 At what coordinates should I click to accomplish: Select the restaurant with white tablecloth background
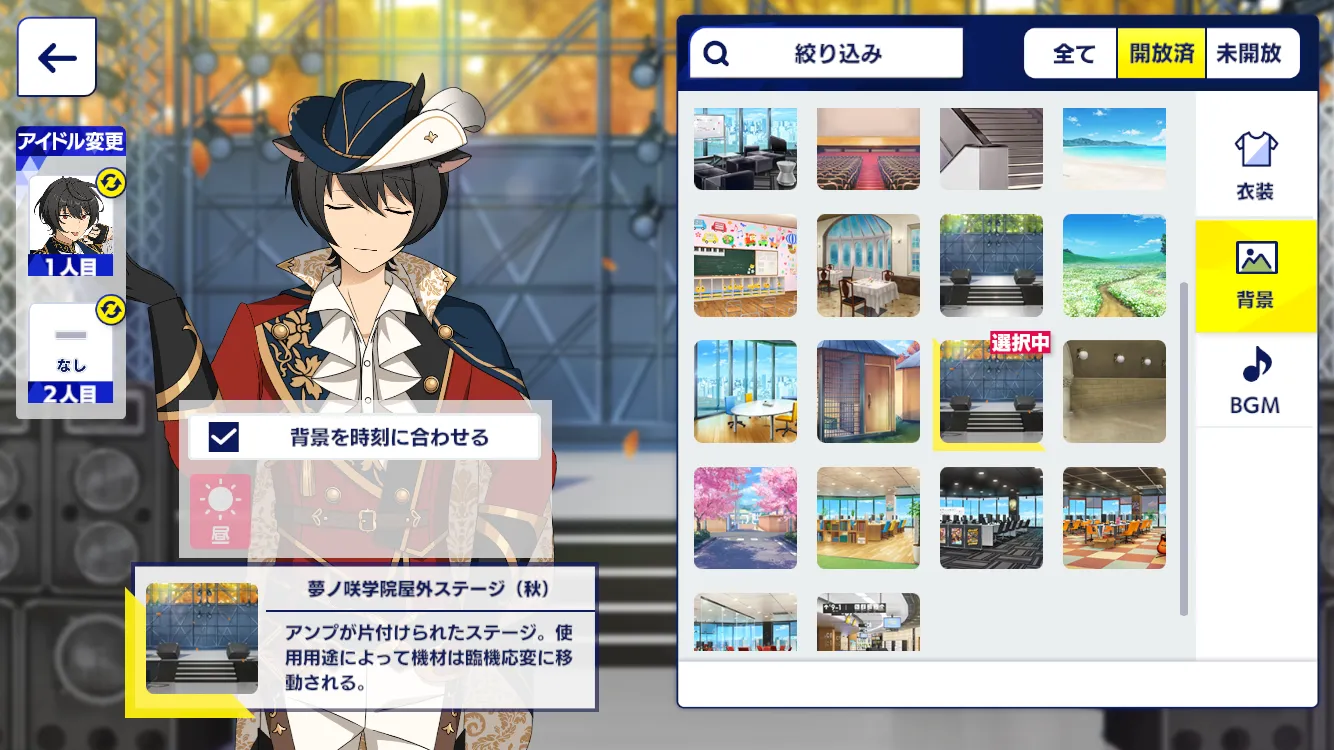click(x=868, y=265)
